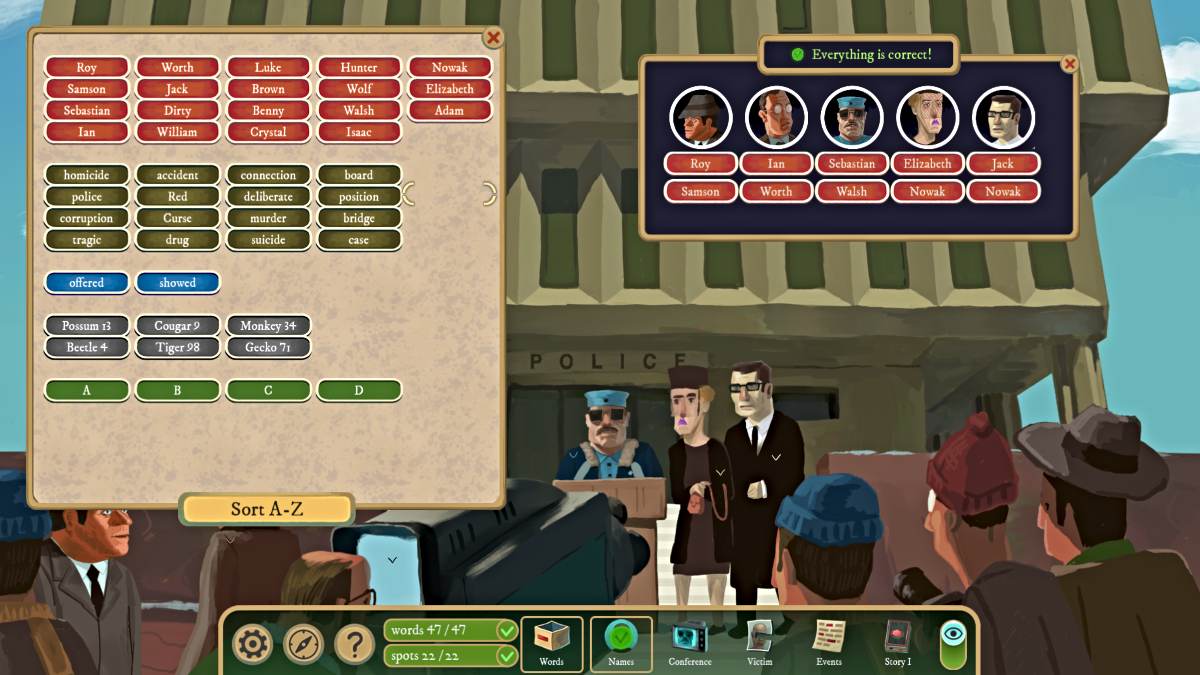Toggle the eye visibility switch

point(953,644)
